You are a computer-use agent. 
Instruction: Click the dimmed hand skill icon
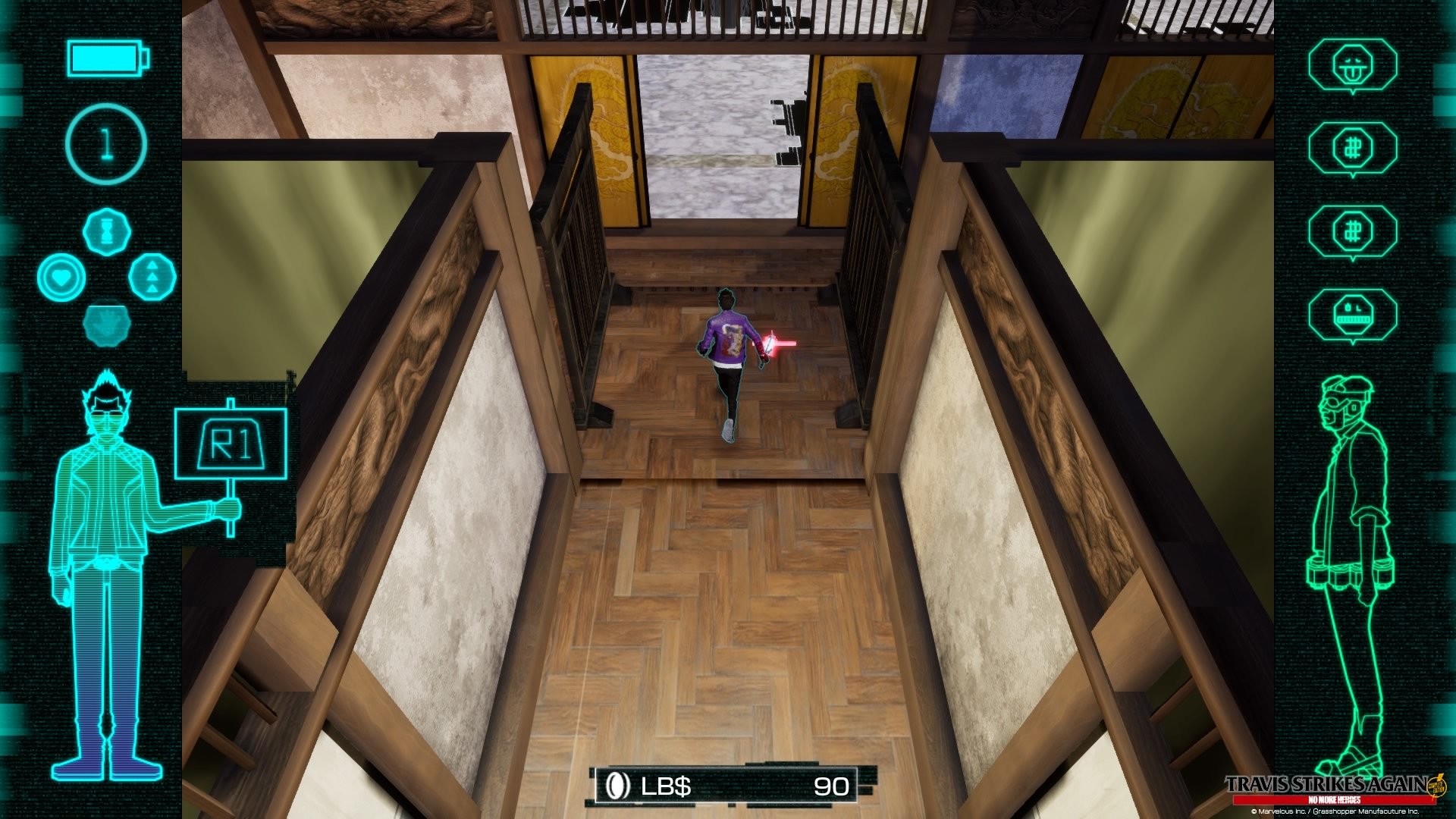coord(108,325)
